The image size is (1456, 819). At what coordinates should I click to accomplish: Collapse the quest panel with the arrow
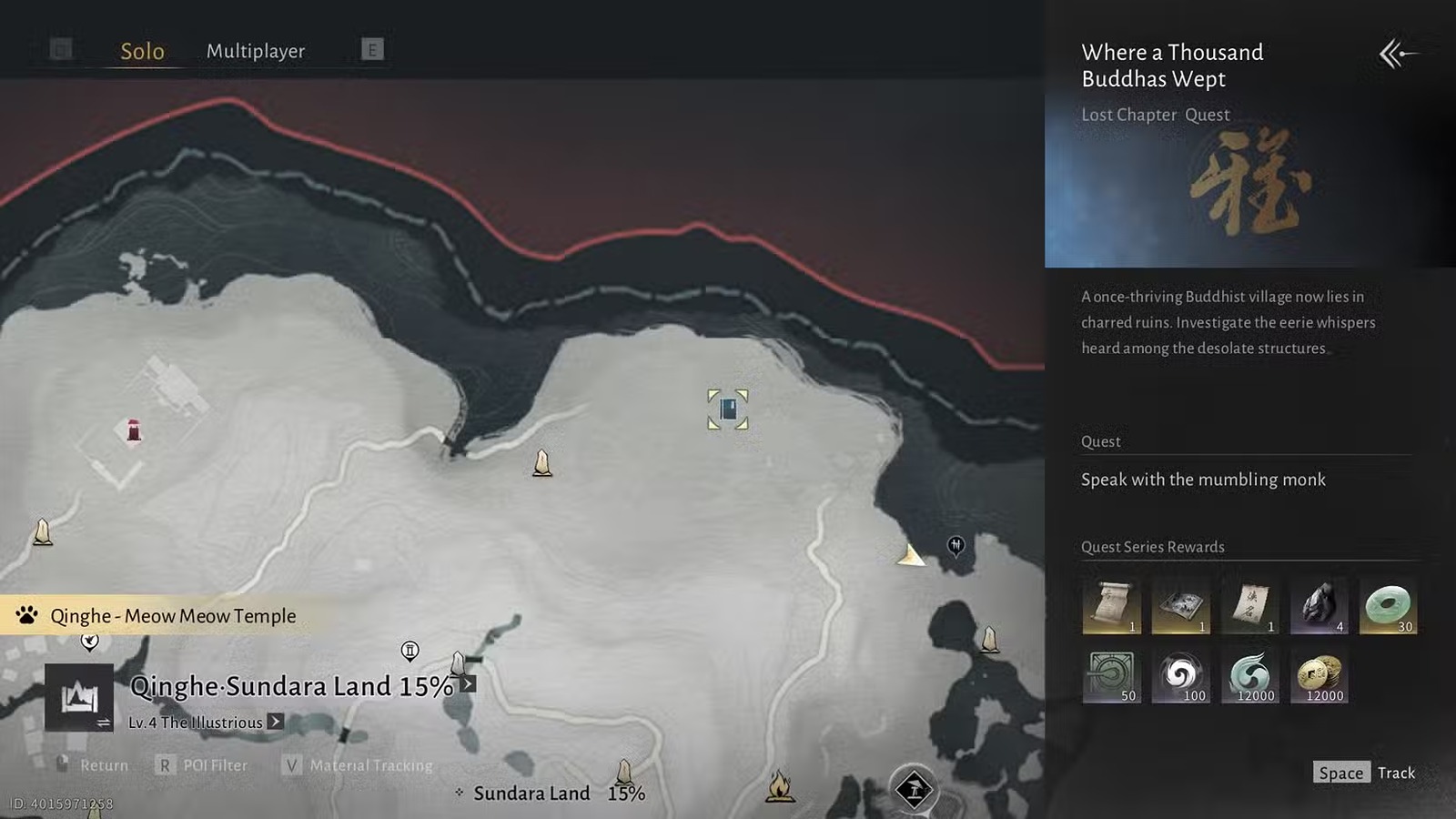1396,54
